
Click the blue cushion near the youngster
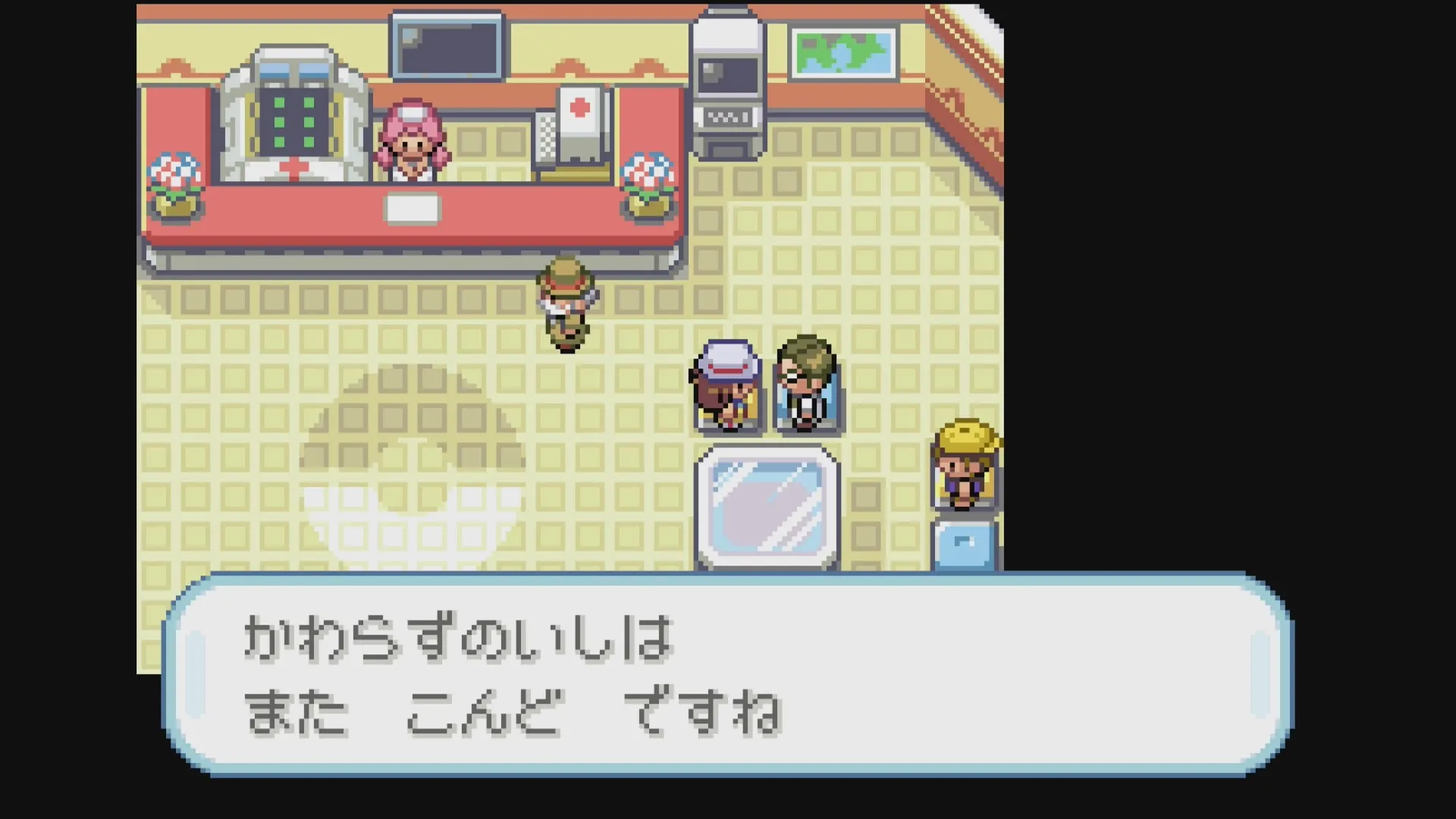[x=965, y=542]
